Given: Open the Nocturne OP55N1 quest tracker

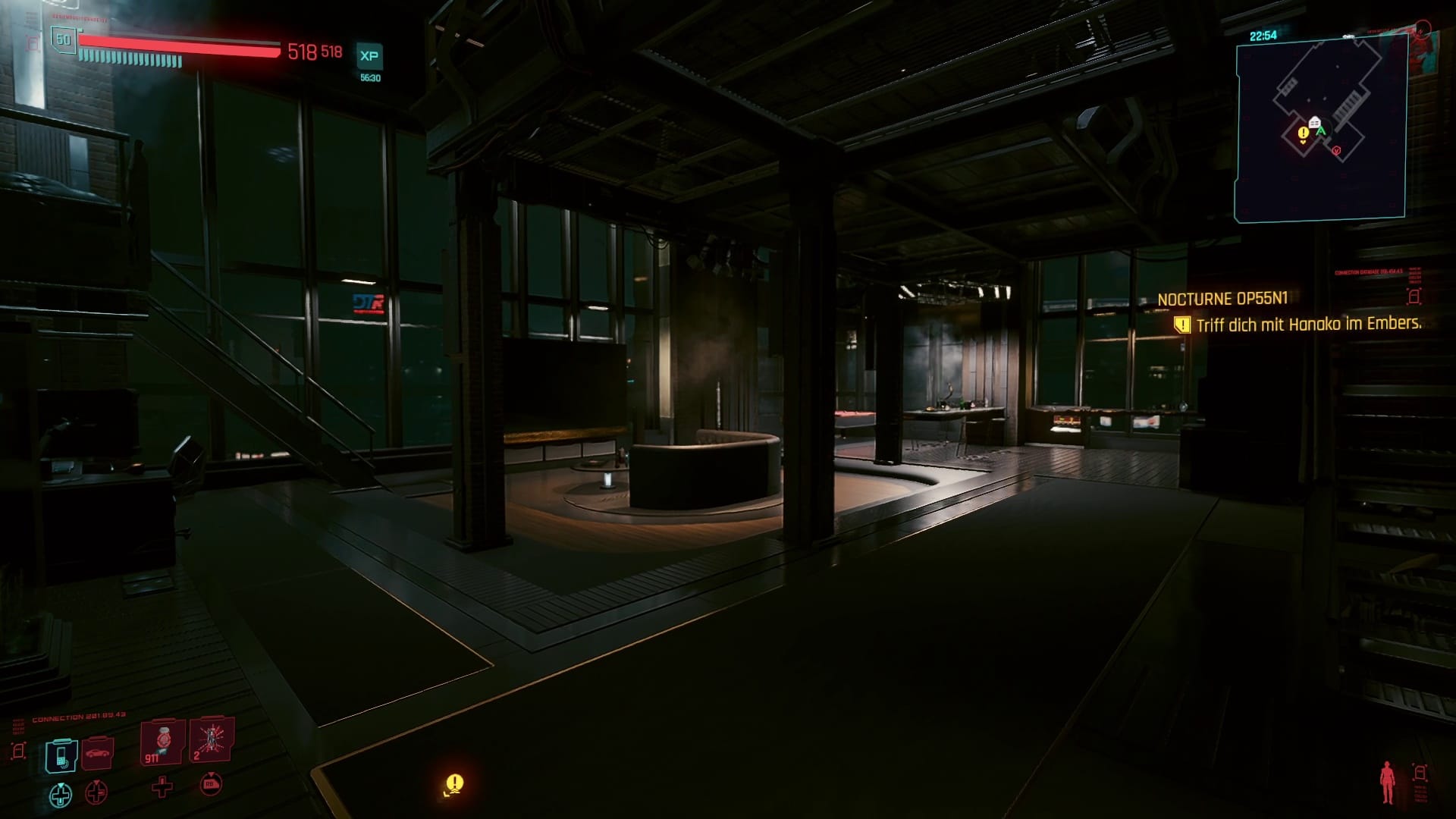Looking at the screenshot, I should coord(1222,300).
